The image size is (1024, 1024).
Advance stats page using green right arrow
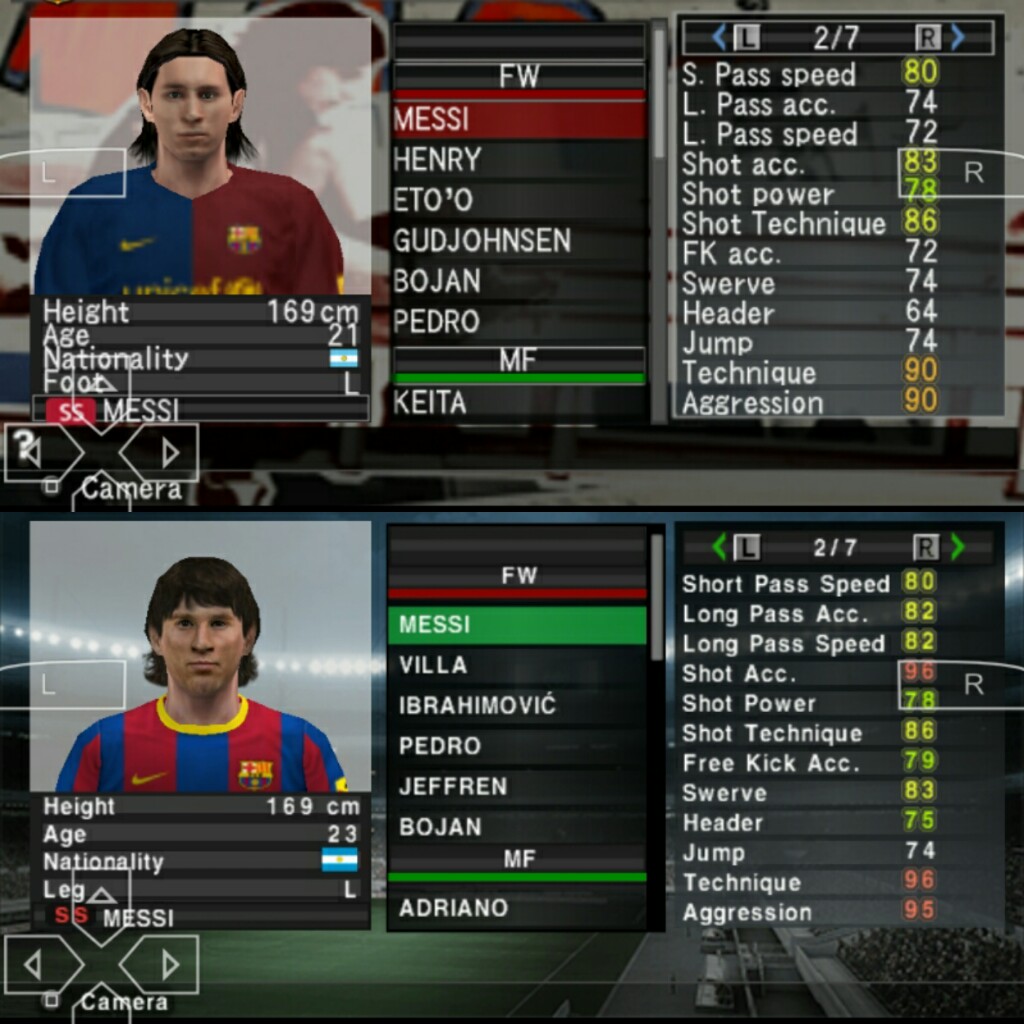point(958,547)
